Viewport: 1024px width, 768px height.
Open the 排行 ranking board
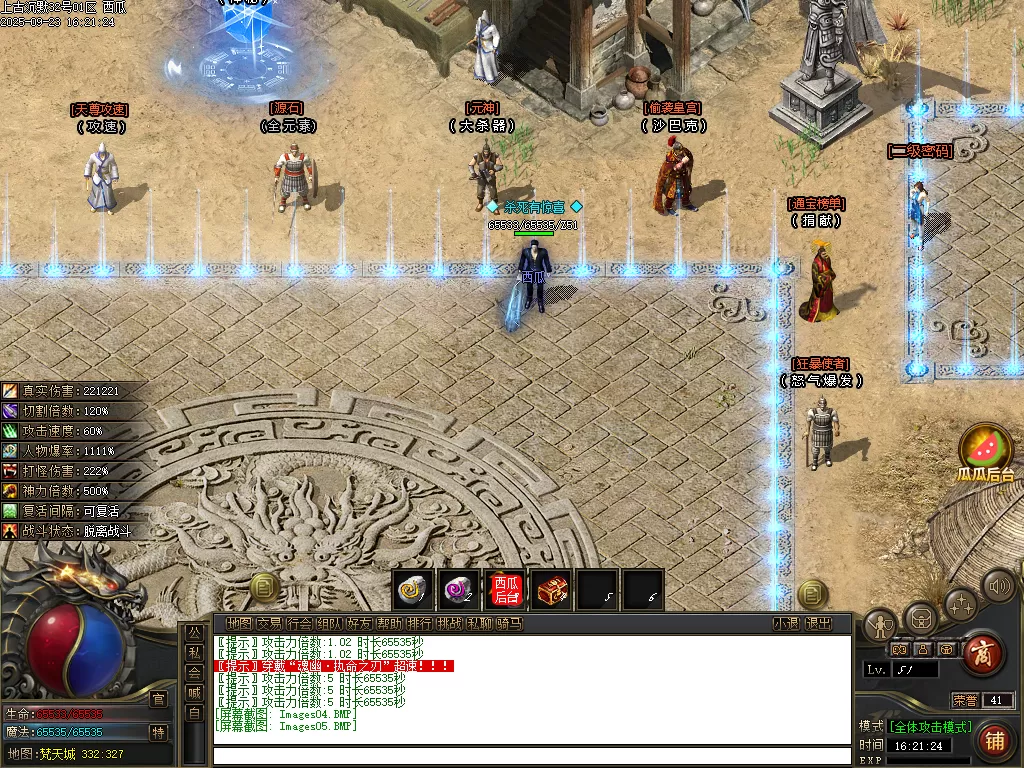click(x=419, y=624)
